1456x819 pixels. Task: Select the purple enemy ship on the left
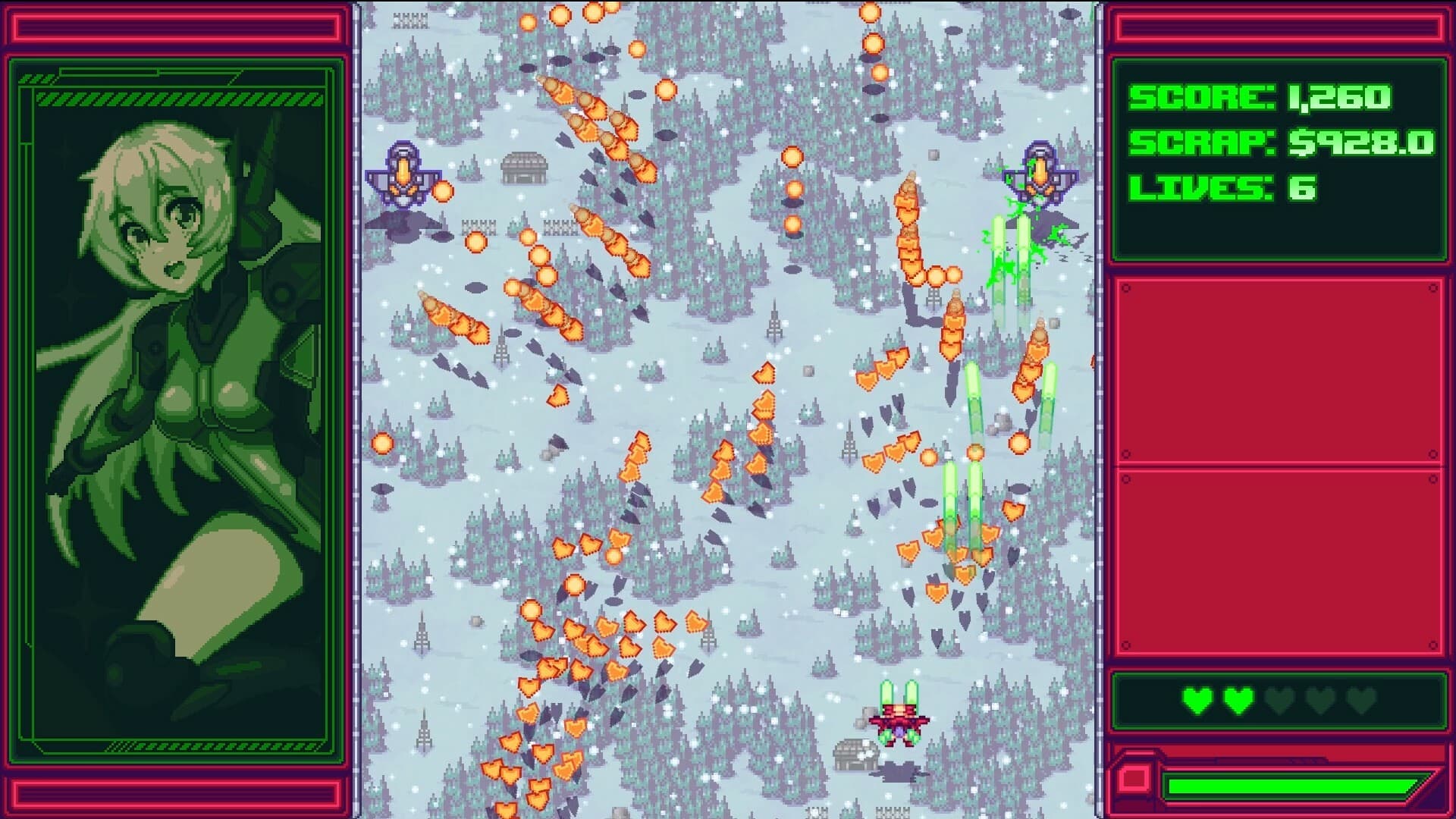404,173
